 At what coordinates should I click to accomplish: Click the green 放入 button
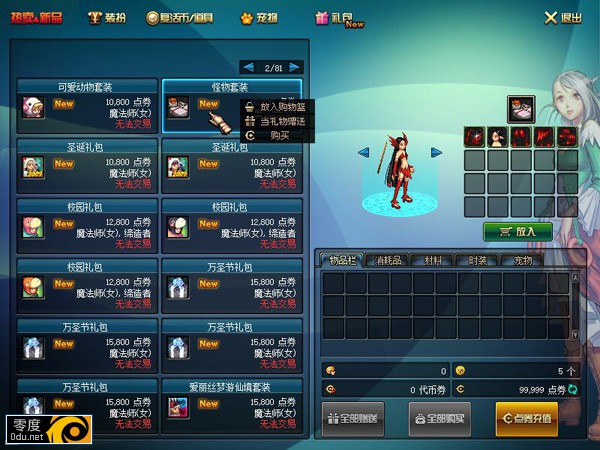click(517, 231)
